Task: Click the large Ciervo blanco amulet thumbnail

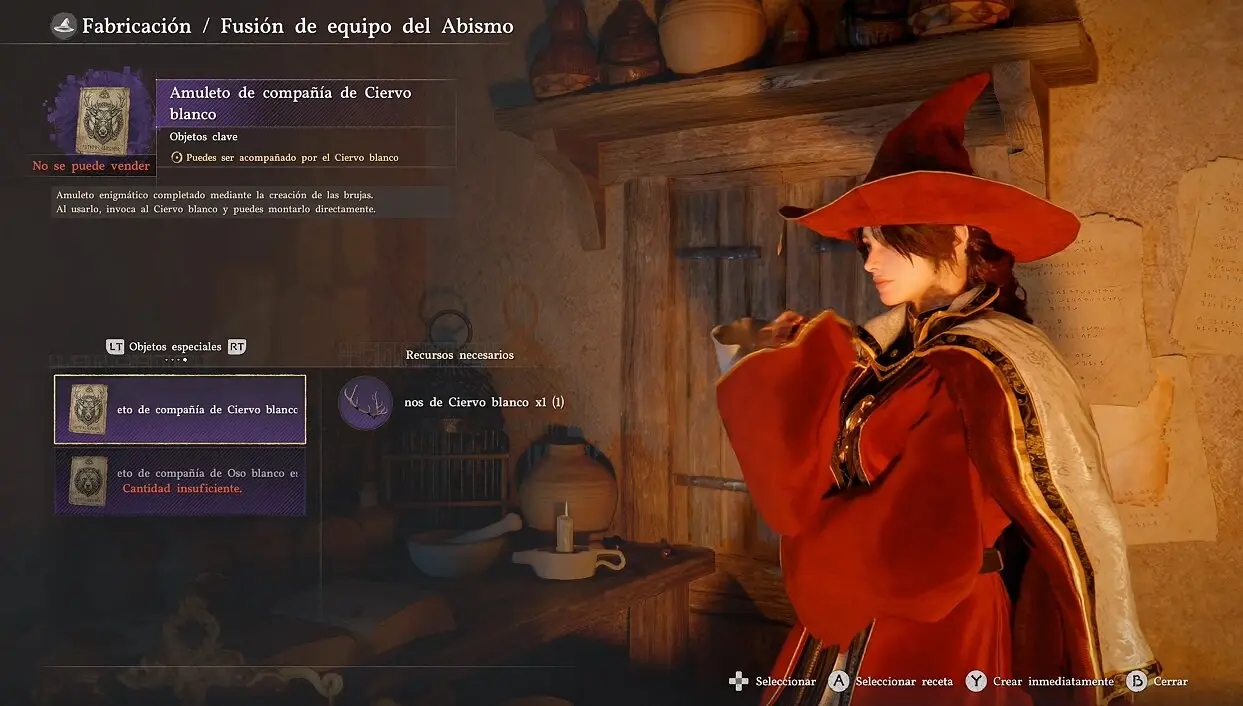Action: (102, 113)
